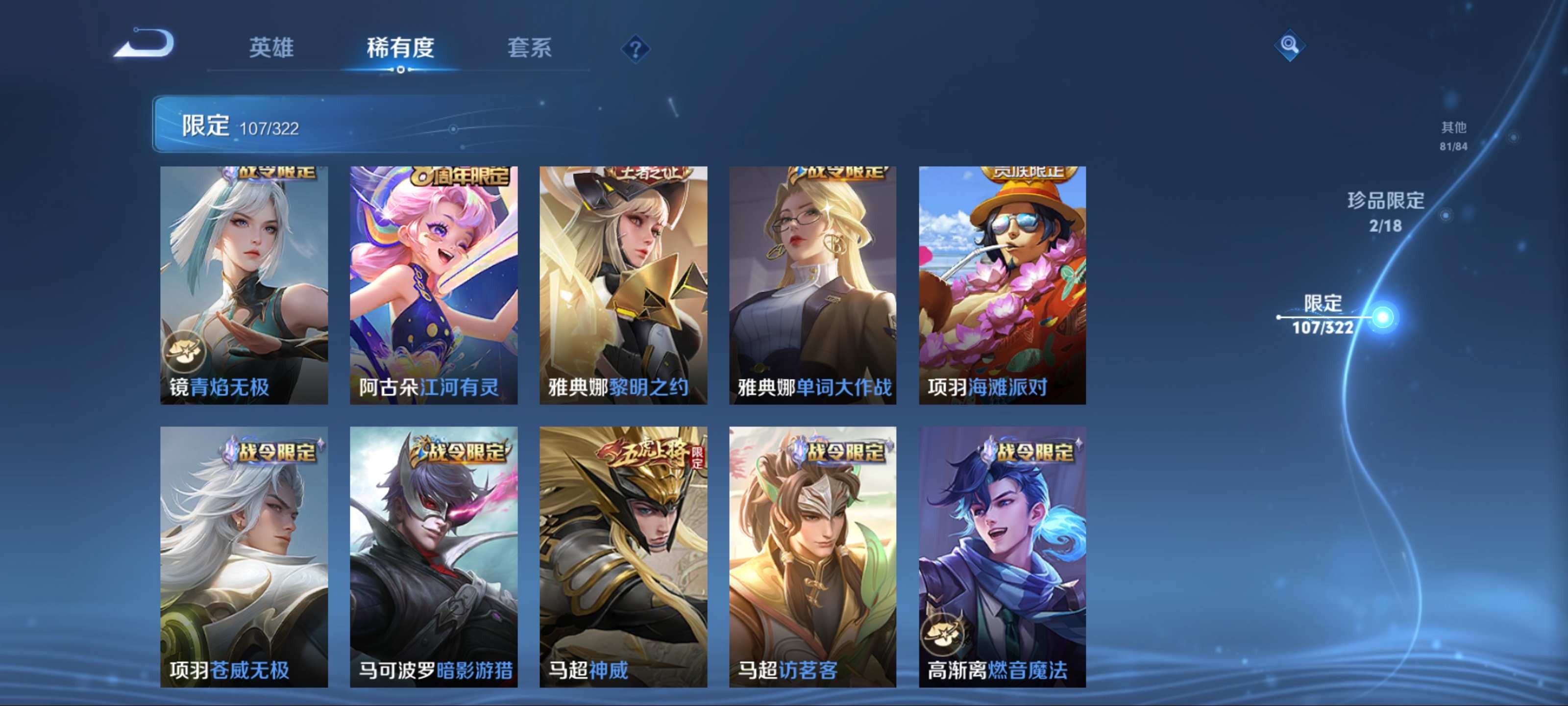Select the 限定 107/322 side marker
Viewport: 1568px width, 706px height.
tap(1323, 315)
